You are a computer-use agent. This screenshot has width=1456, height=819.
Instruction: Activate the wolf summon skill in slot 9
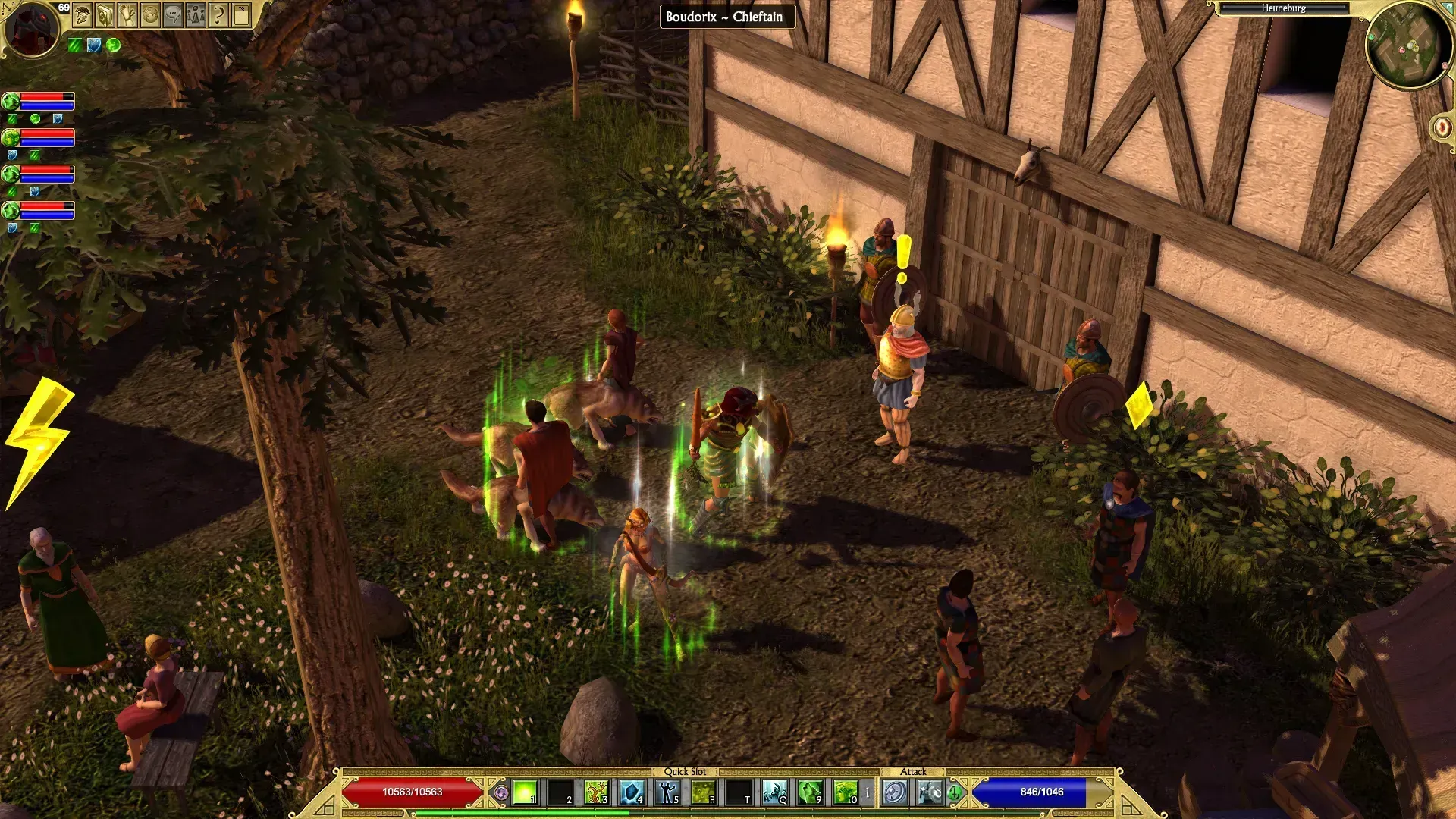[x=810, y=792]
